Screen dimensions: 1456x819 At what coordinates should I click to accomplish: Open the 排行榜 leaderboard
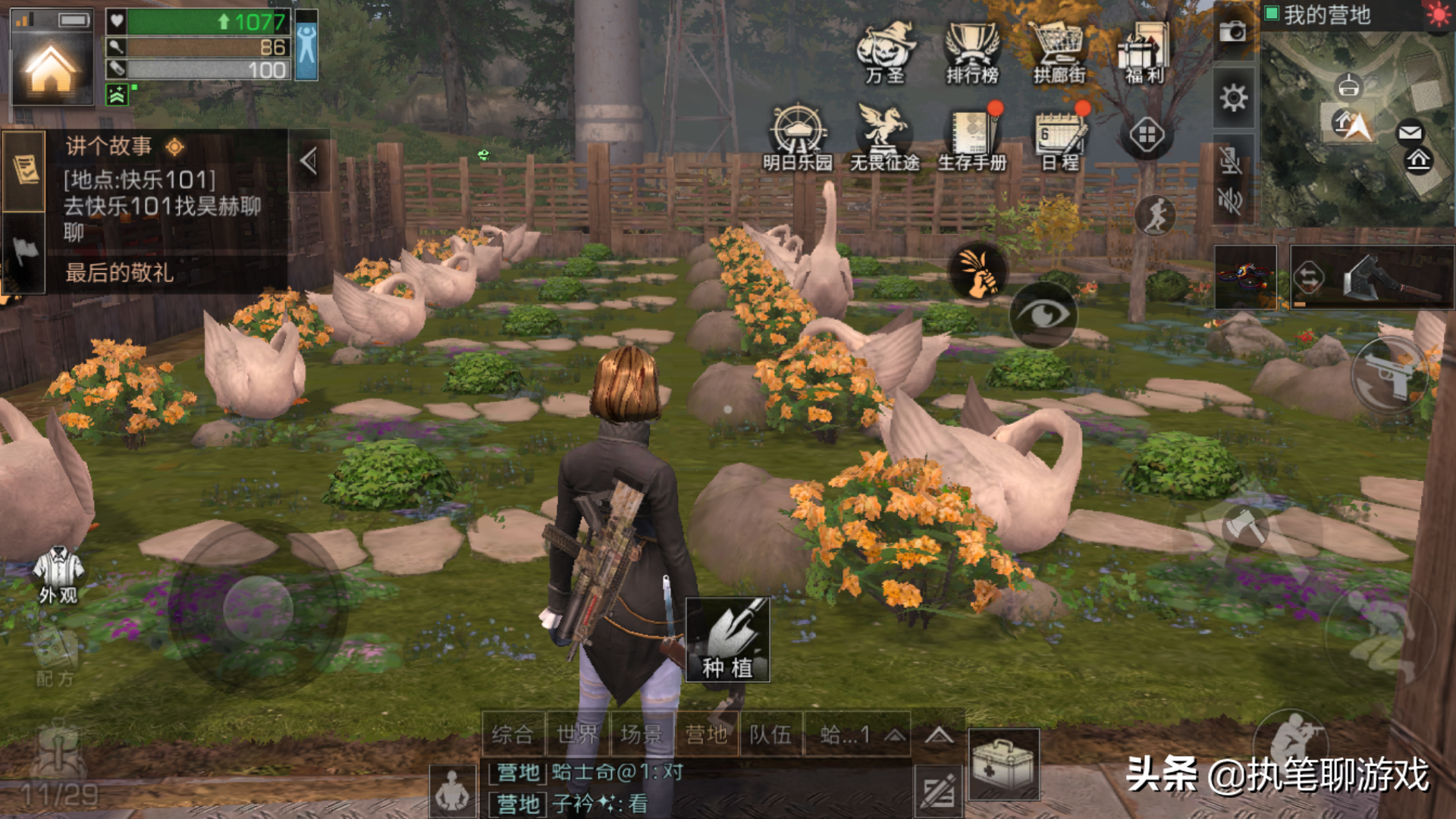coord(972,52)
